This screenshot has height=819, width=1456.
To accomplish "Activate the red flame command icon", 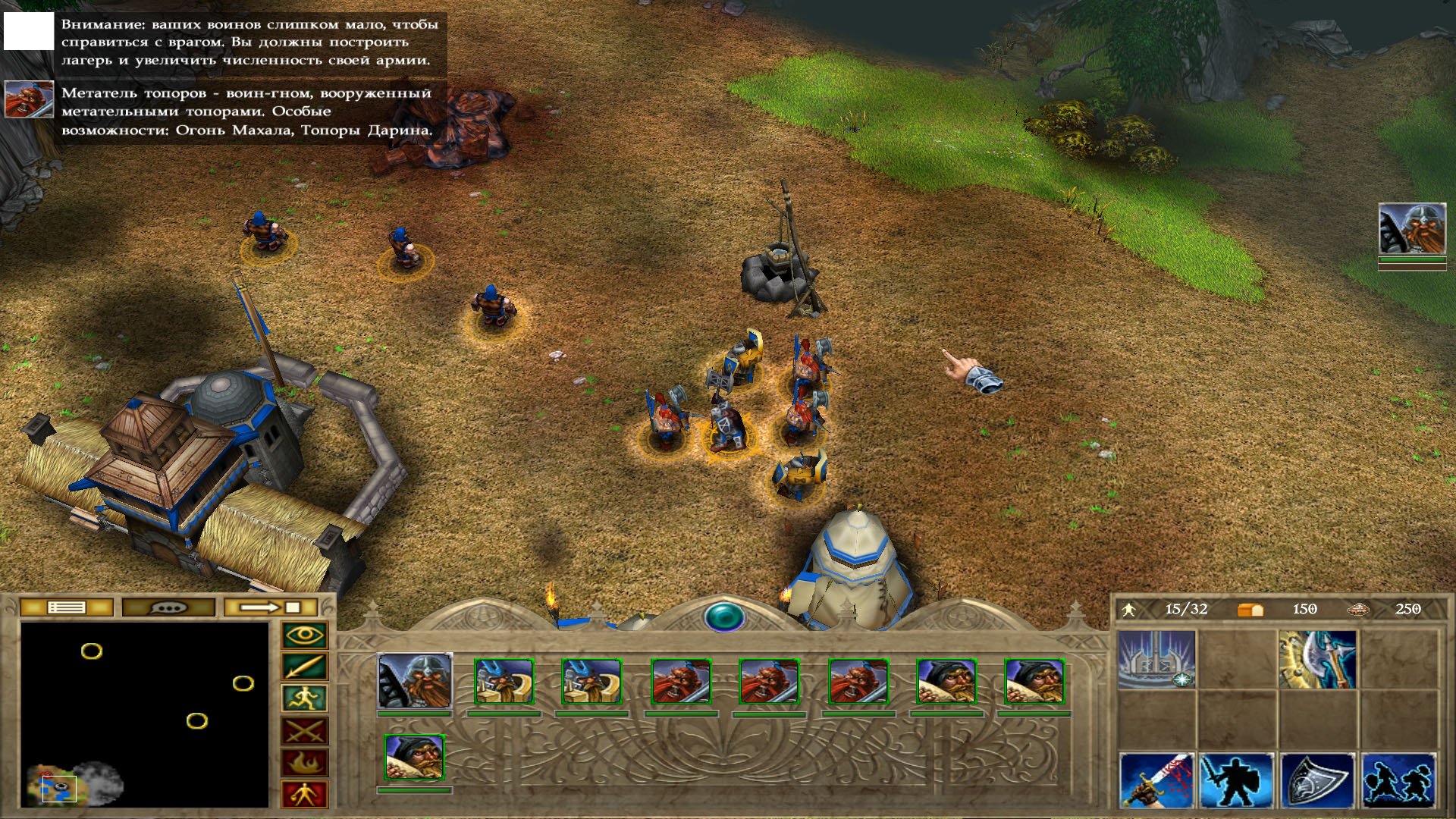I will click(x=305, y=763).
